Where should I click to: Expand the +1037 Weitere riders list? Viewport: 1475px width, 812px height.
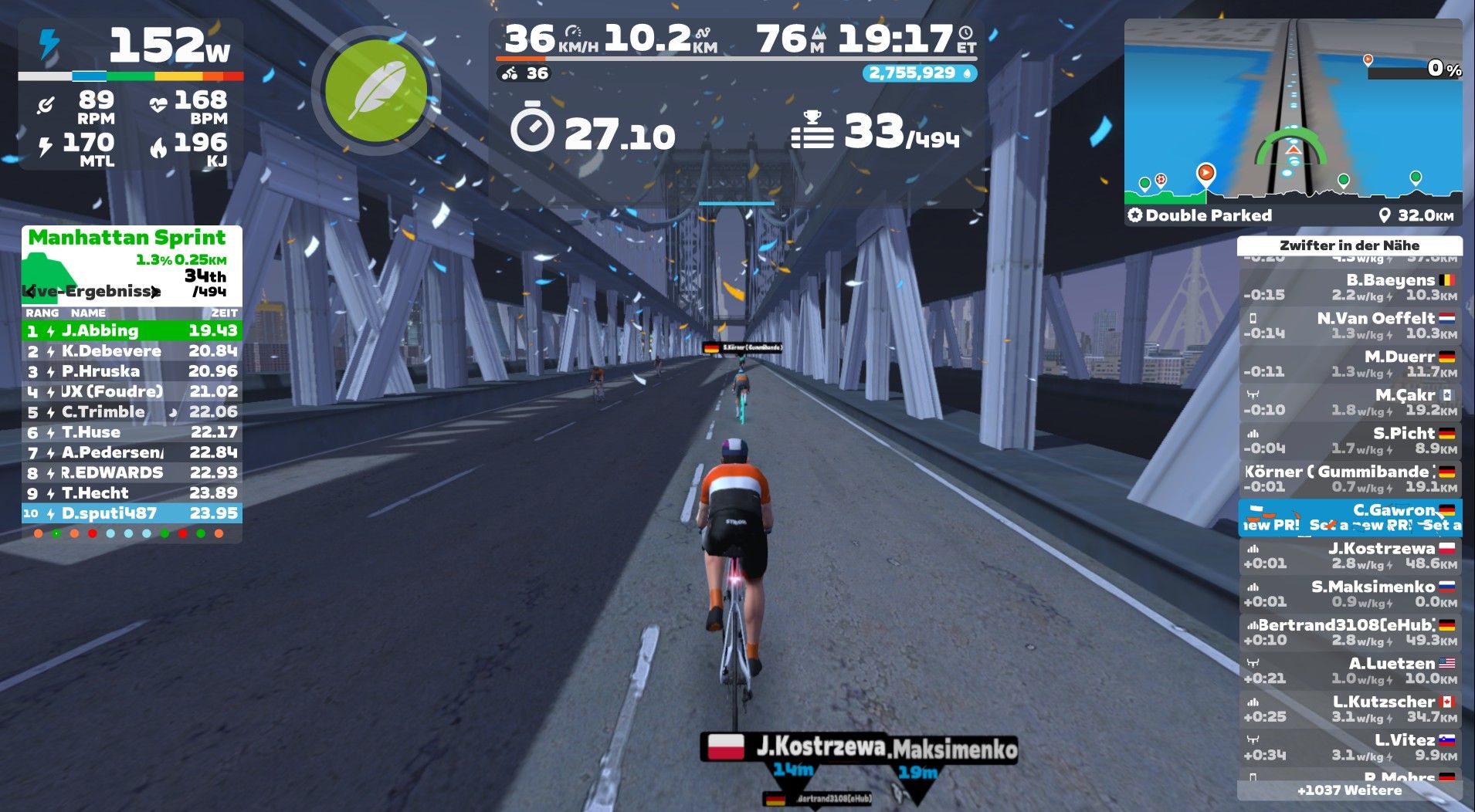1349,790
